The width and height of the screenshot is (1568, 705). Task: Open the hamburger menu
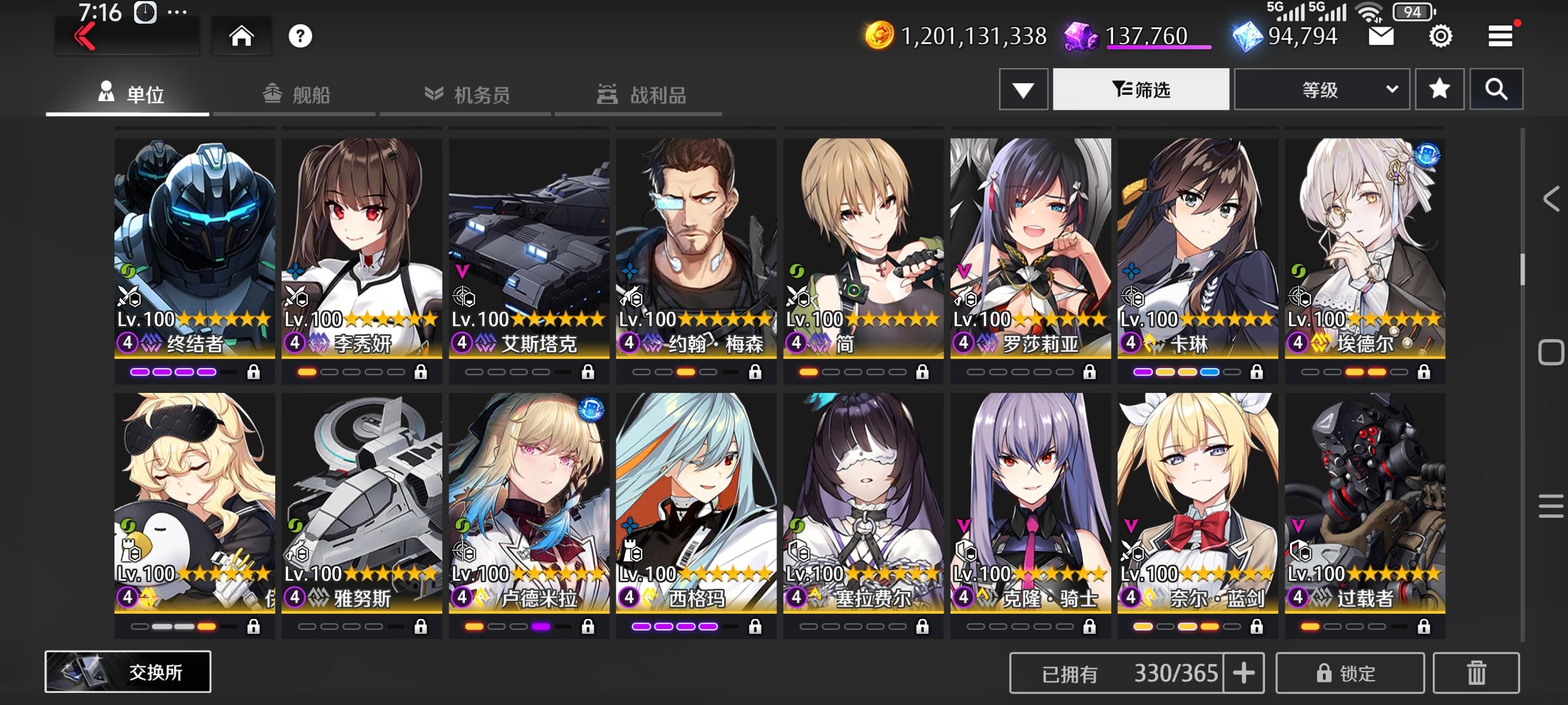pyautogui.click(x=1500, y=36)
